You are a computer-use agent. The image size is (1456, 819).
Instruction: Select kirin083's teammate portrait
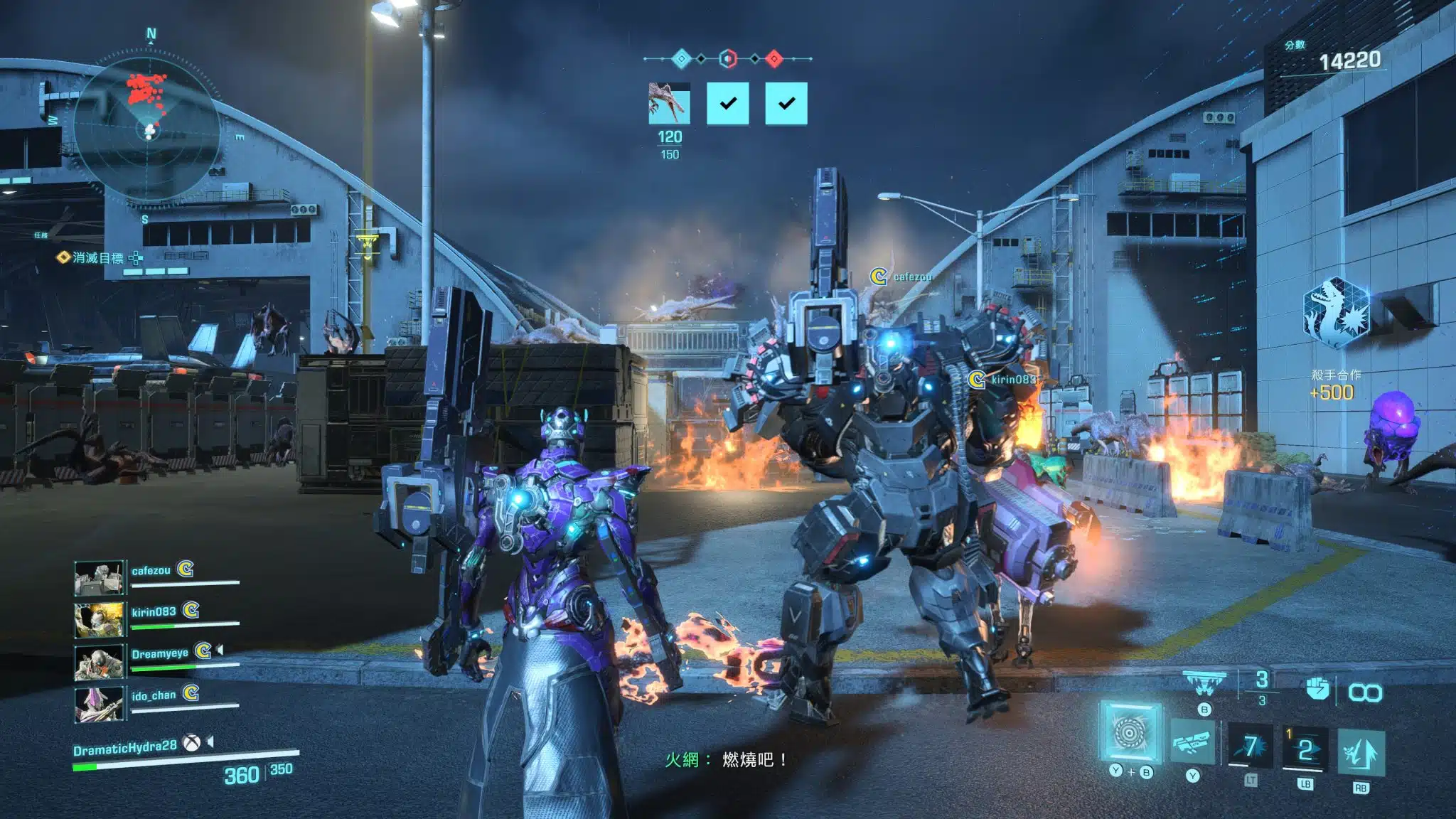(x=100, y=619)
